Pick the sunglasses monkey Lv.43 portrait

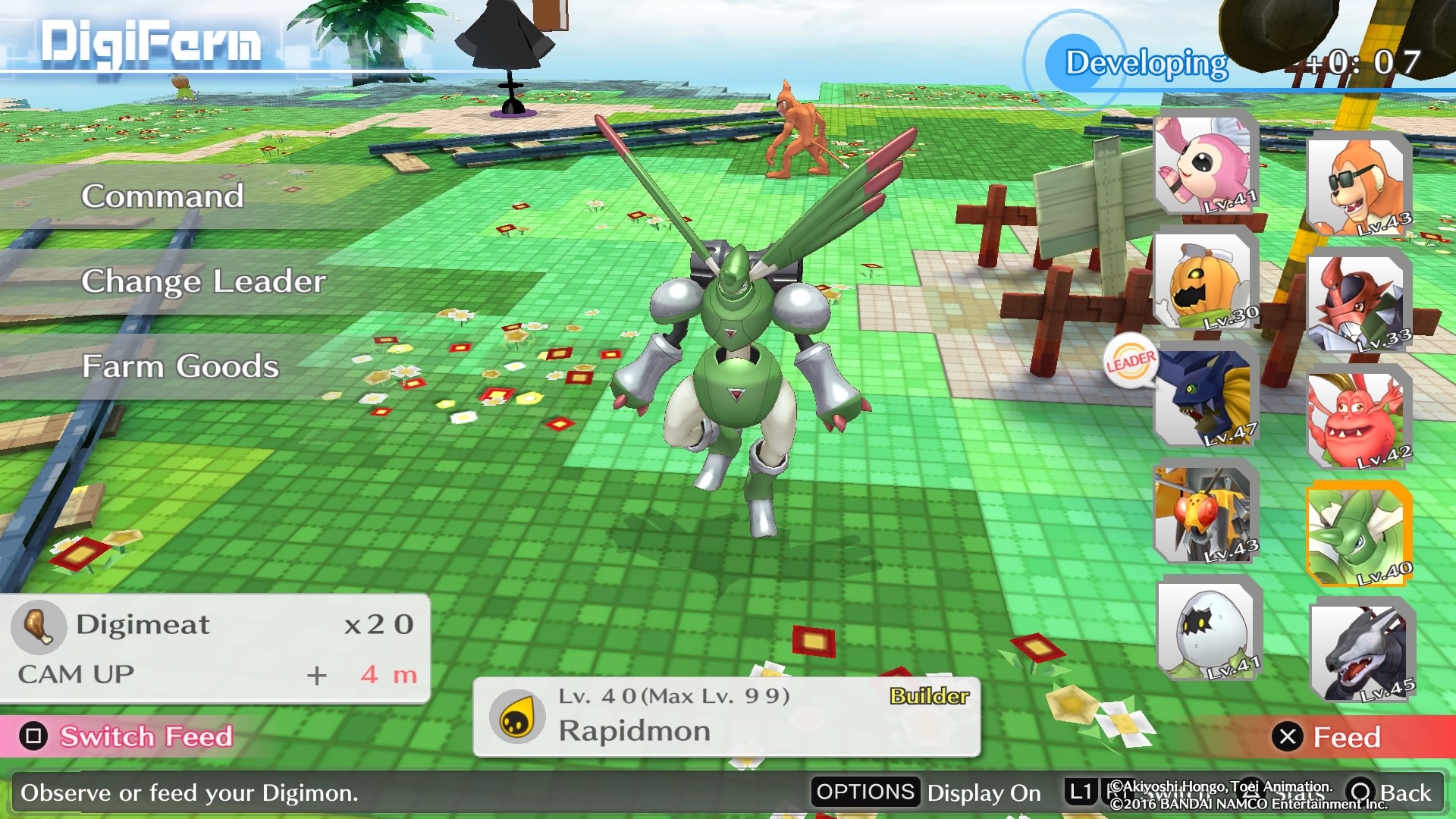pos(1357,186)
